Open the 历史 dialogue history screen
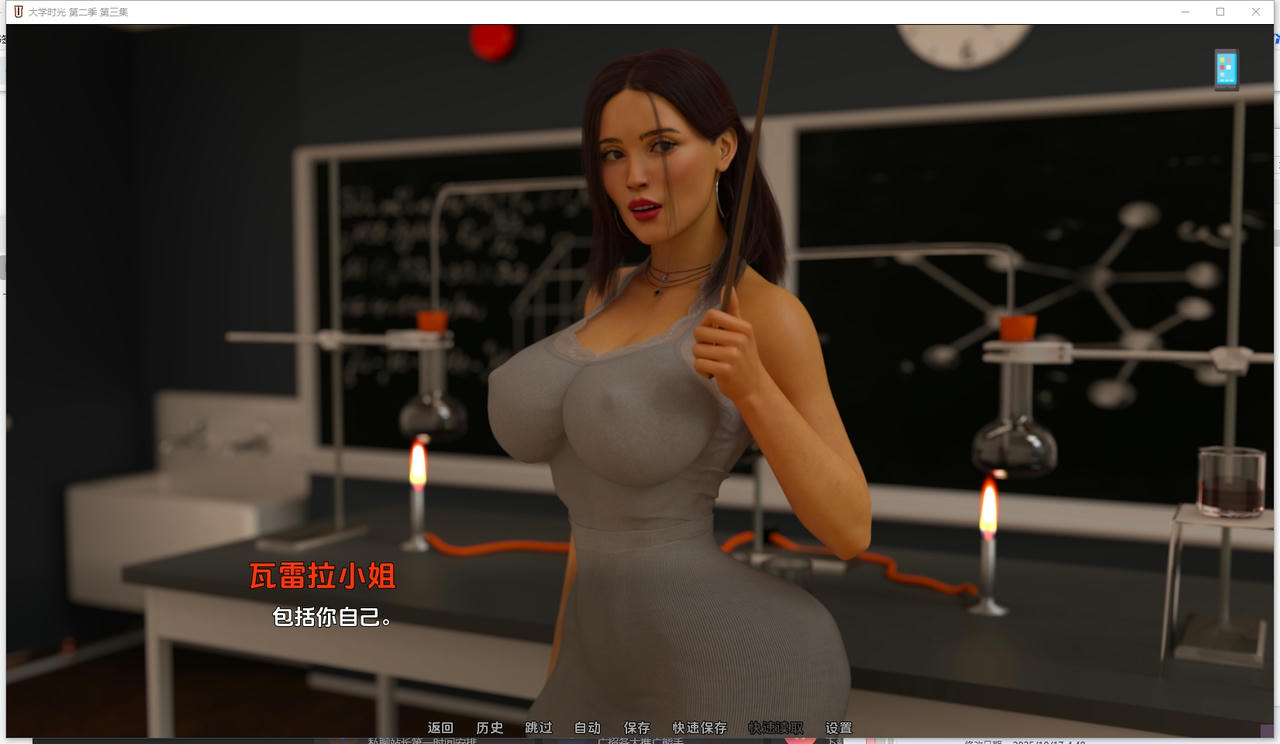This screenshot has height=744, width=1280. (x=490, y=727)
